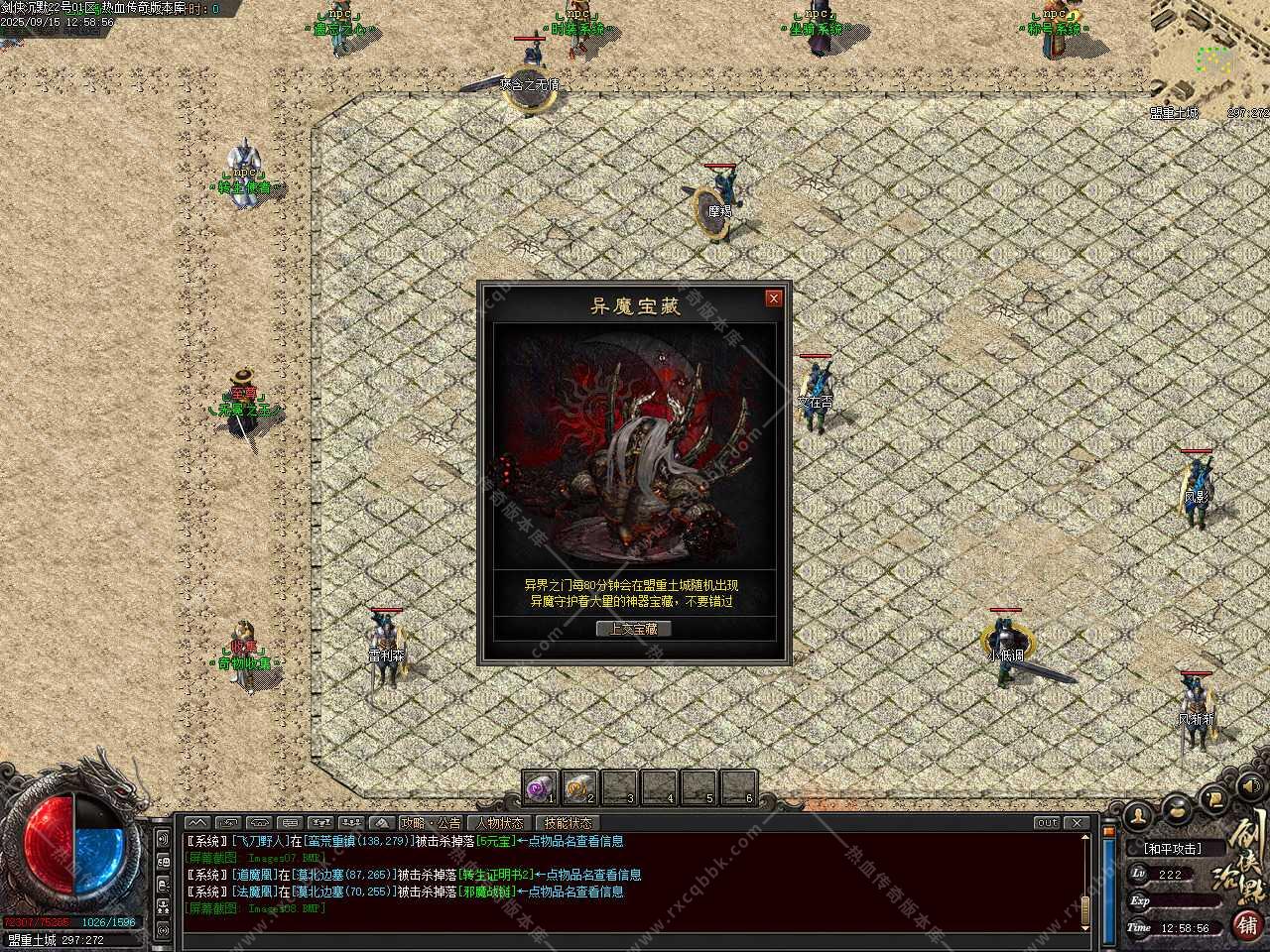Use the golden scroll in hotbar slot 2
The image size is (1270, 952).
coord(579,788)
